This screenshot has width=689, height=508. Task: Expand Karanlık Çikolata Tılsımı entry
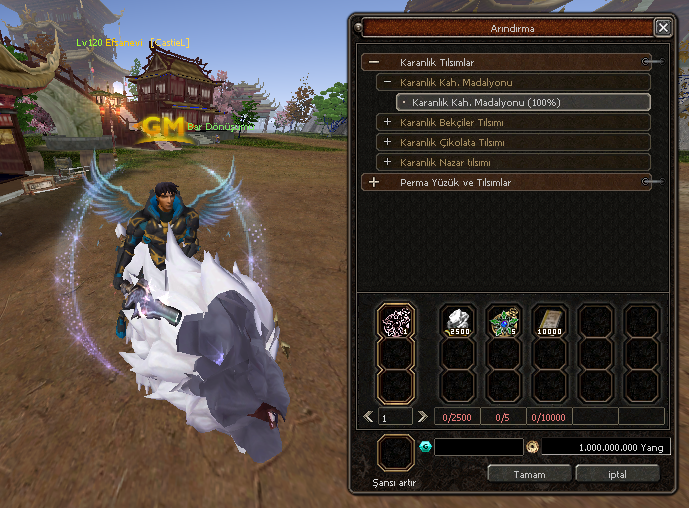point(387,142)
